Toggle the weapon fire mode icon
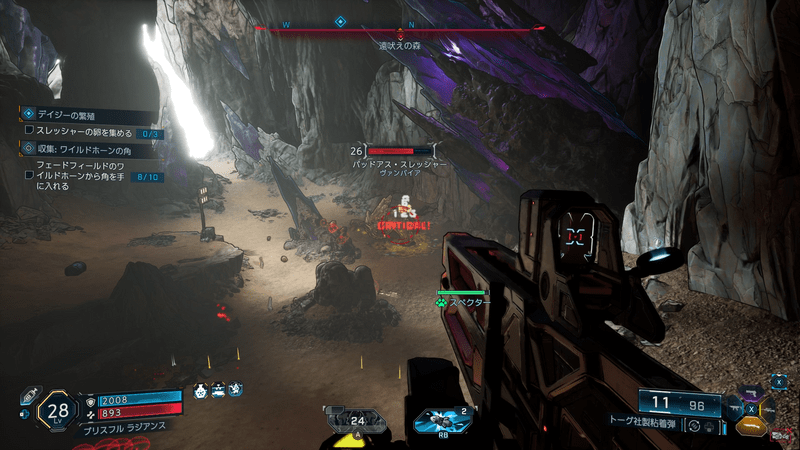Viewport: 800px width, 450px height. tap(694, 425)
